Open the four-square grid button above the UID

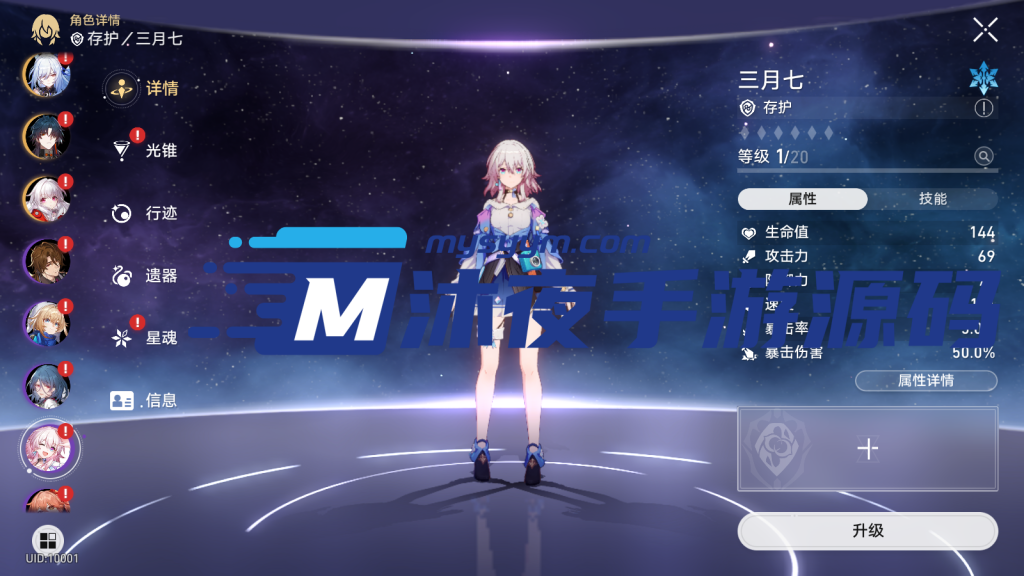tap(47, 540)
